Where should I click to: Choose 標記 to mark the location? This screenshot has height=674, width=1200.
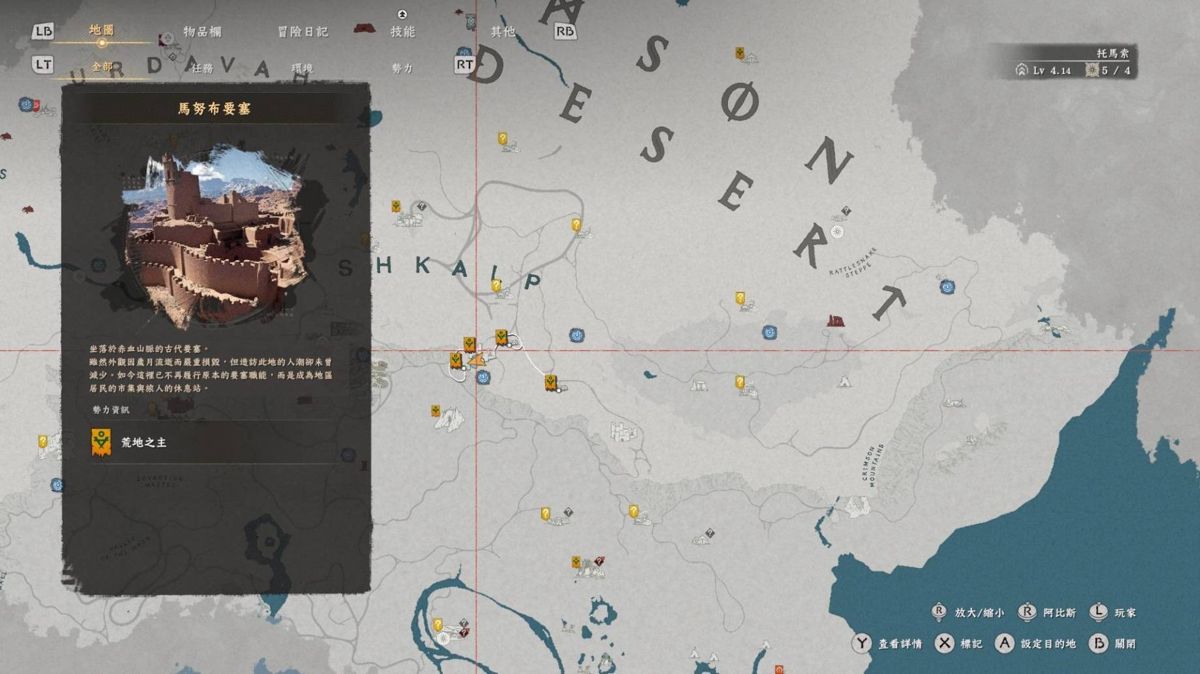pos(959,644)
